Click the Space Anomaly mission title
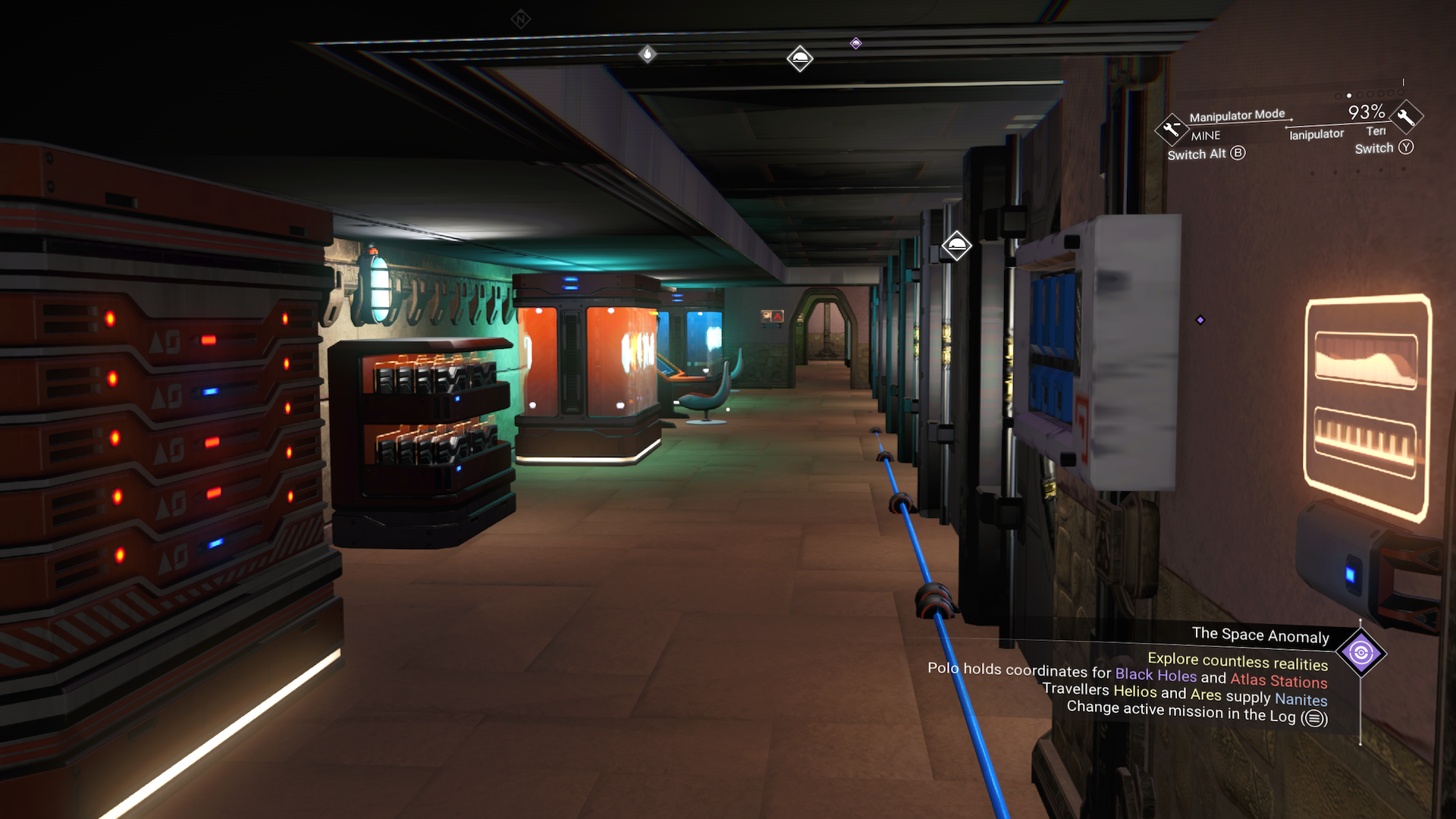This screenshot has height=819, width=1456. (x=1260, y=635)
